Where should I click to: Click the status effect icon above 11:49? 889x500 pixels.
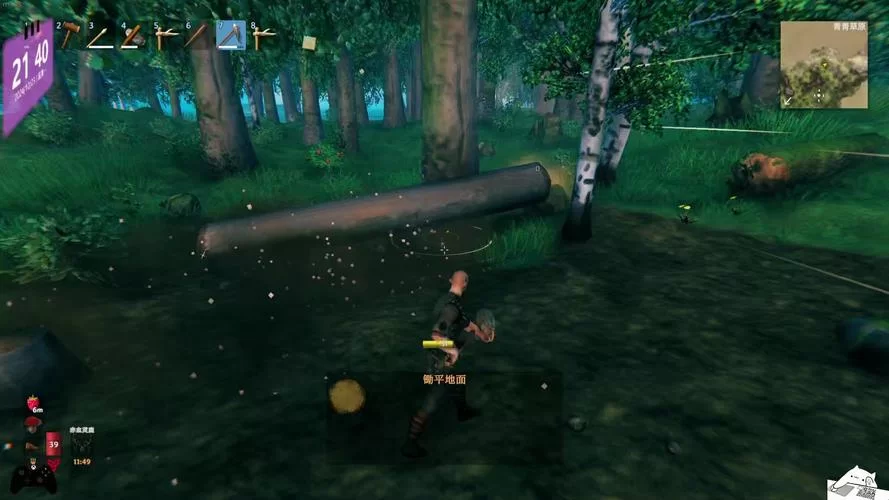click(82, 443)
